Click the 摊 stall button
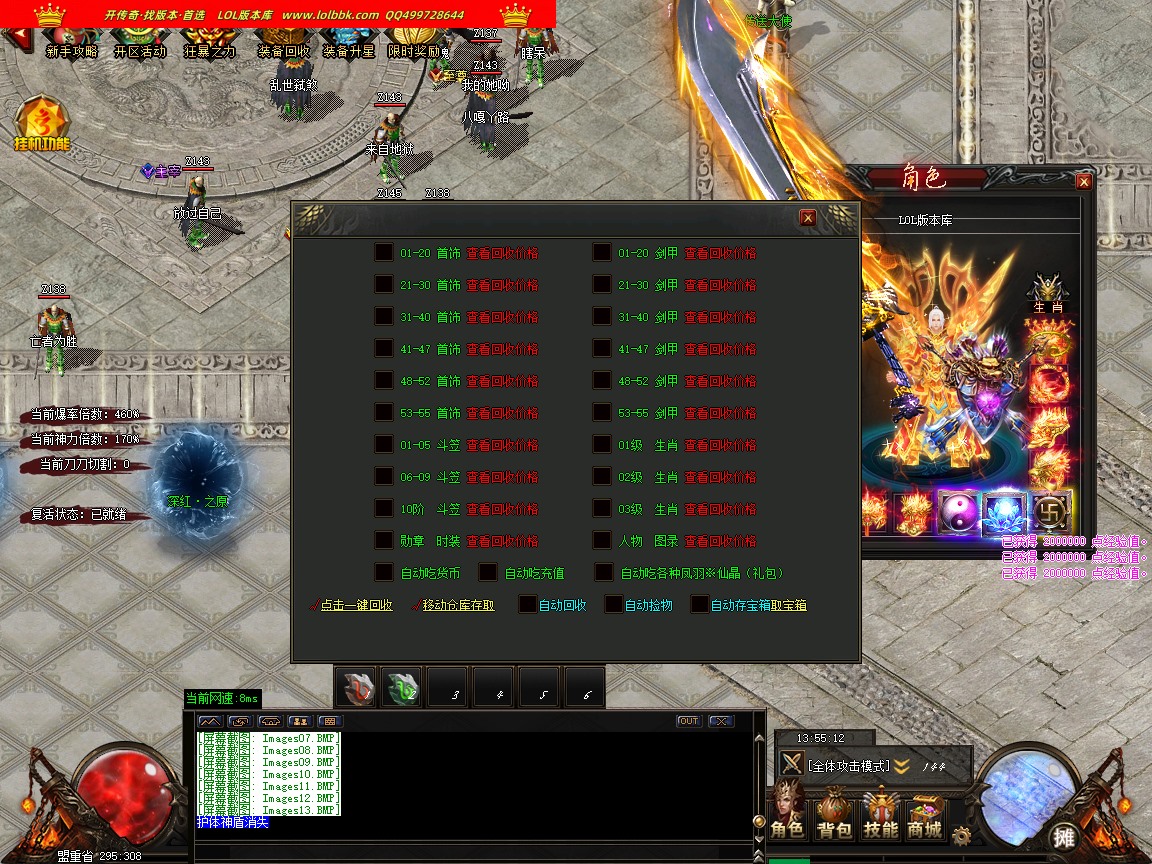 pos(1063,836)
